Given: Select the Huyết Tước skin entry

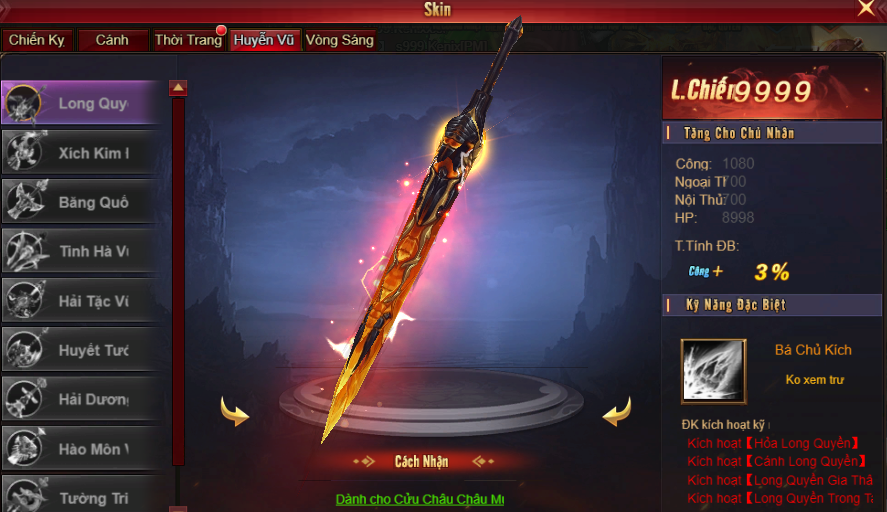Looking at the screenshot, I should click(x=80, y=350).
